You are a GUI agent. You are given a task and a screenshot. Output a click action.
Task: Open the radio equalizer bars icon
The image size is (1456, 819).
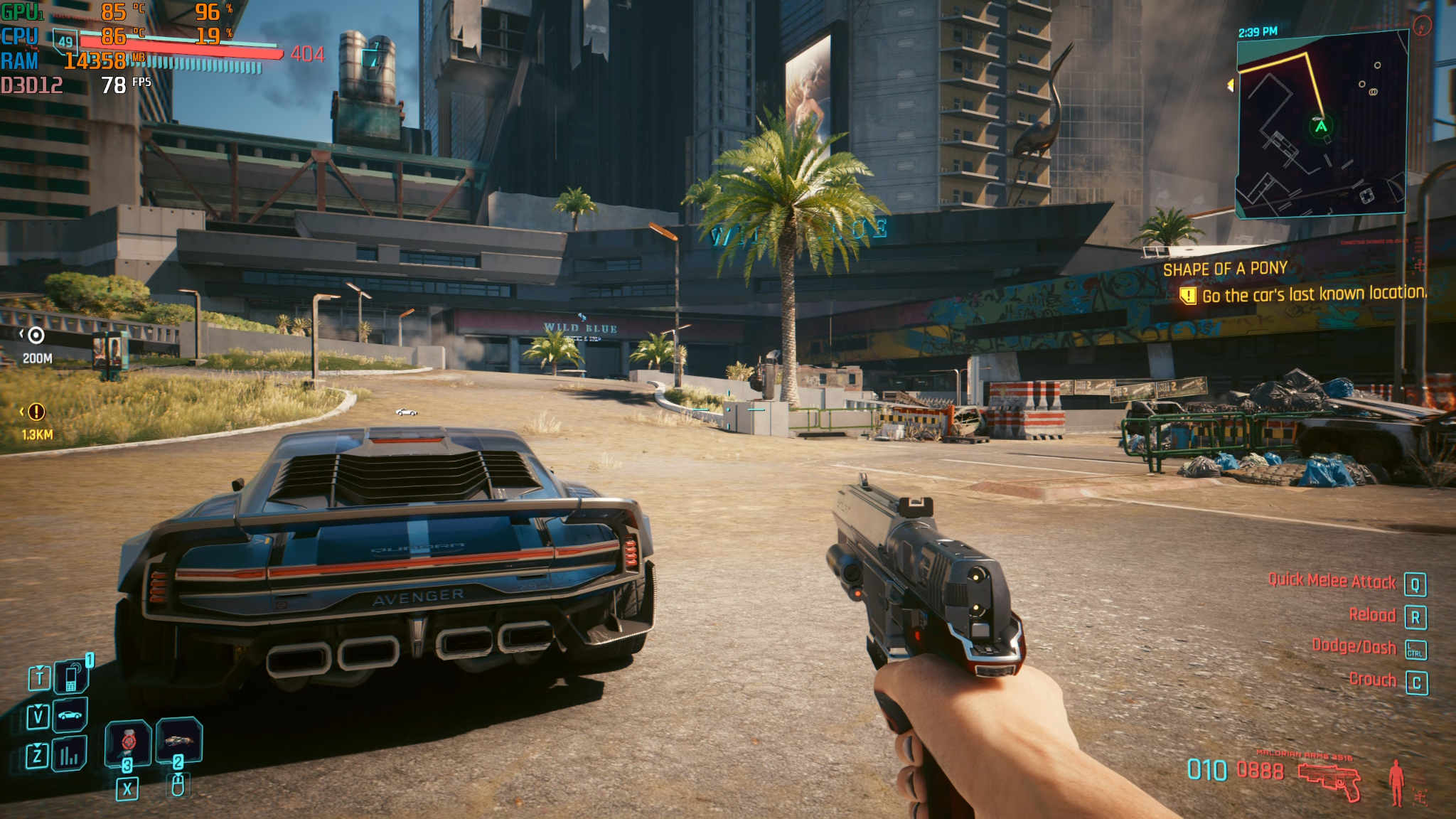coord(69,754)
